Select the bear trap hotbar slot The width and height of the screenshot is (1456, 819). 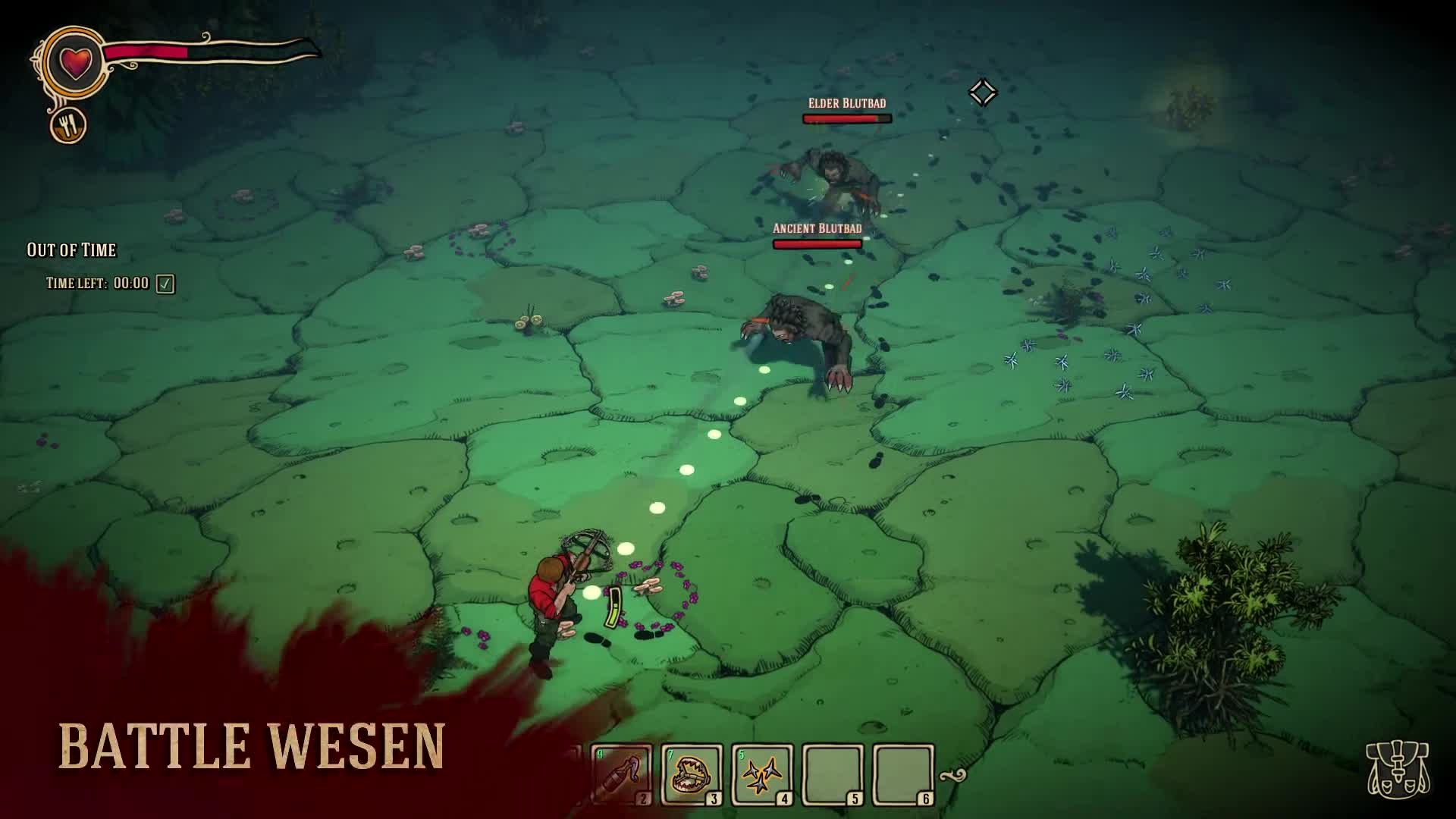click(x=691, y=774)
